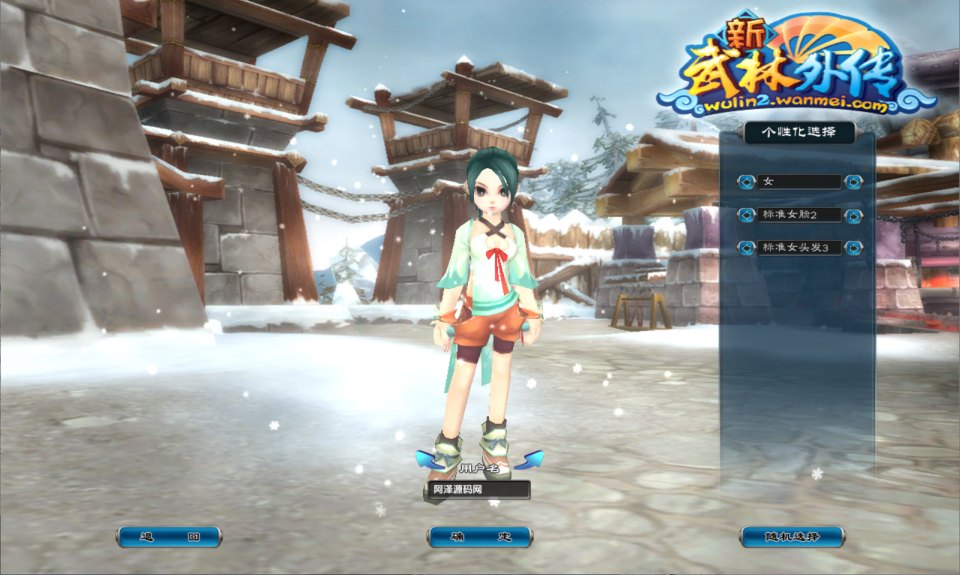
Task: Switch to previous hairstyle left of 标准女头发3
Action: [746, 247]
